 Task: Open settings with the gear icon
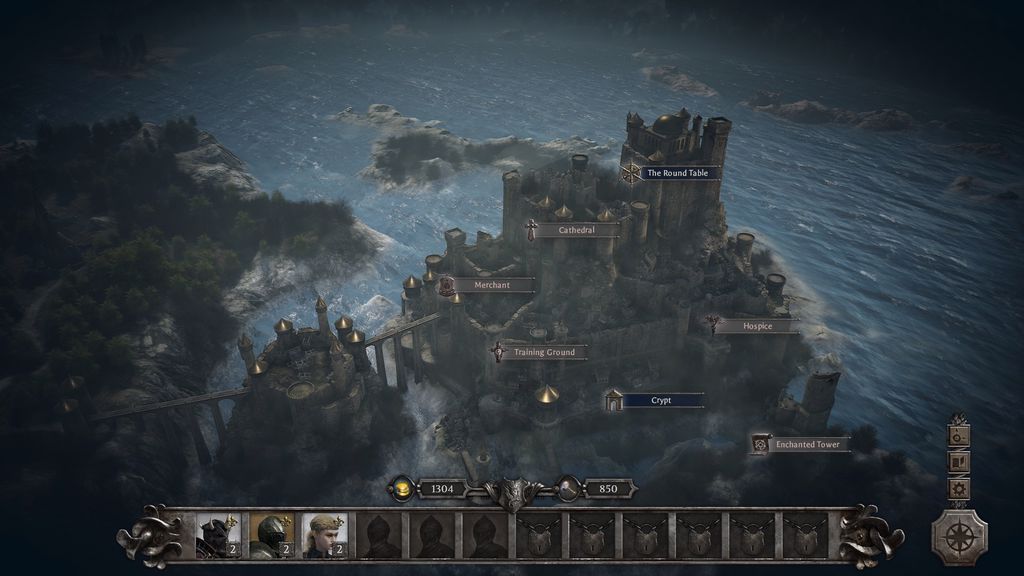pos(959,489)
